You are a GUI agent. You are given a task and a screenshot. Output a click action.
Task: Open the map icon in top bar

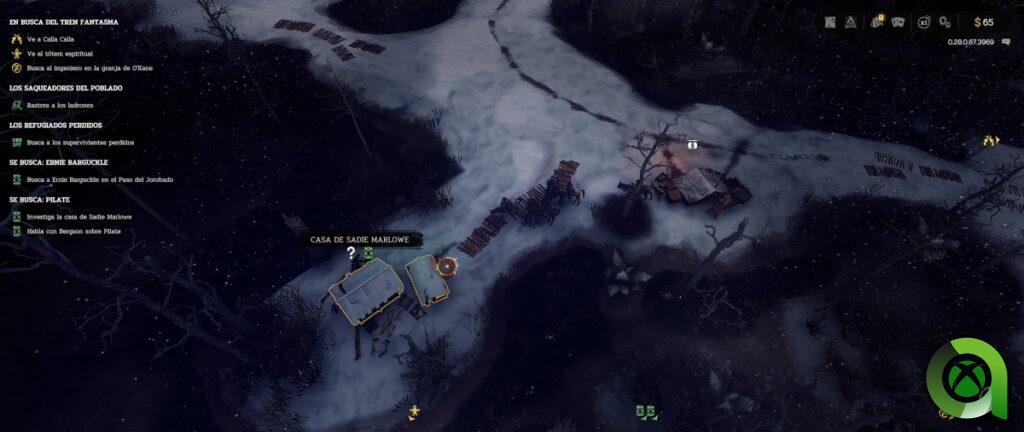click(830, 22)
